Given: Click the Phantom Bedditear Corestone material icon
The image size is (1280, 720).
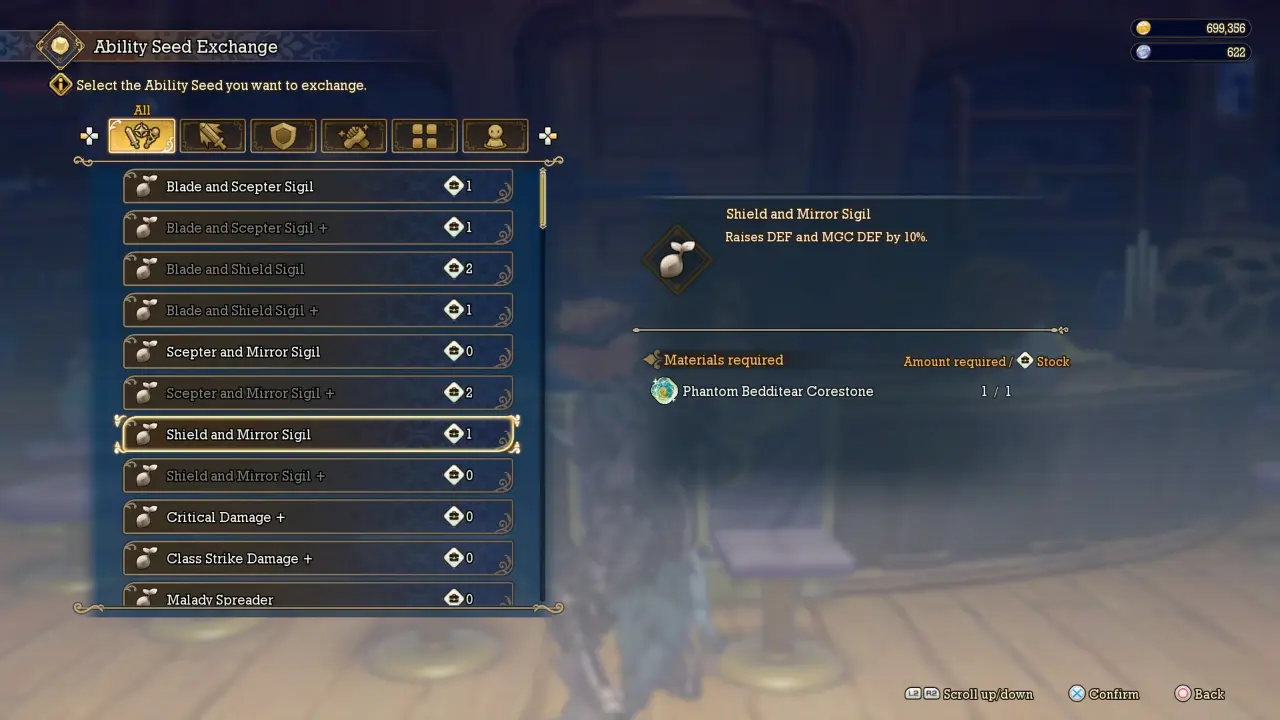Looking at the screenshot, I should [664, 391].
